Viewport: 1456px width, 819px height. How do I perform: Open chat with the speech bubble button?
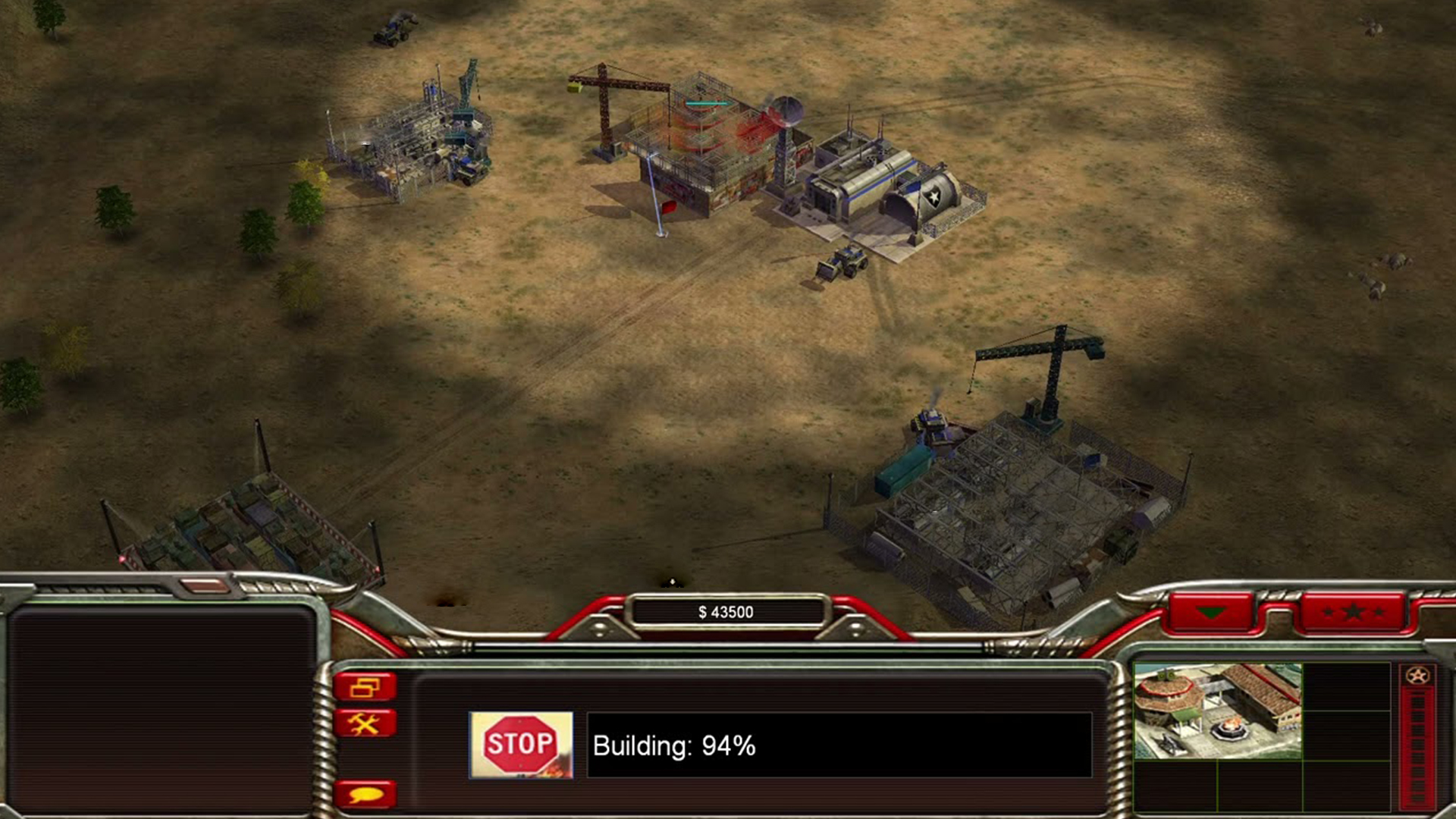point(365,794)
